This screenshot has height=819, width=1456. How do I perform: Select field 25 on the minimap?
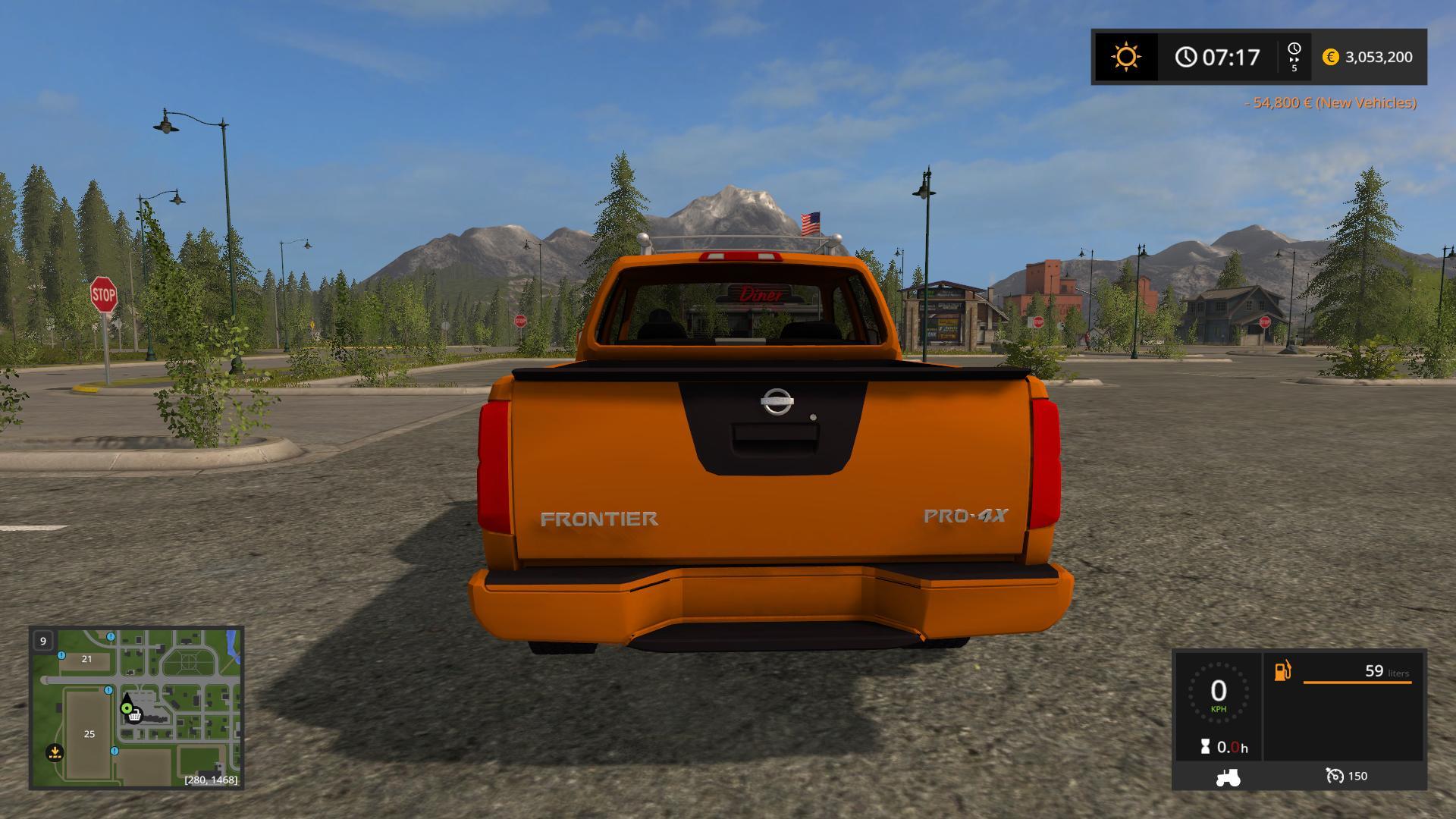coord(89,733)
